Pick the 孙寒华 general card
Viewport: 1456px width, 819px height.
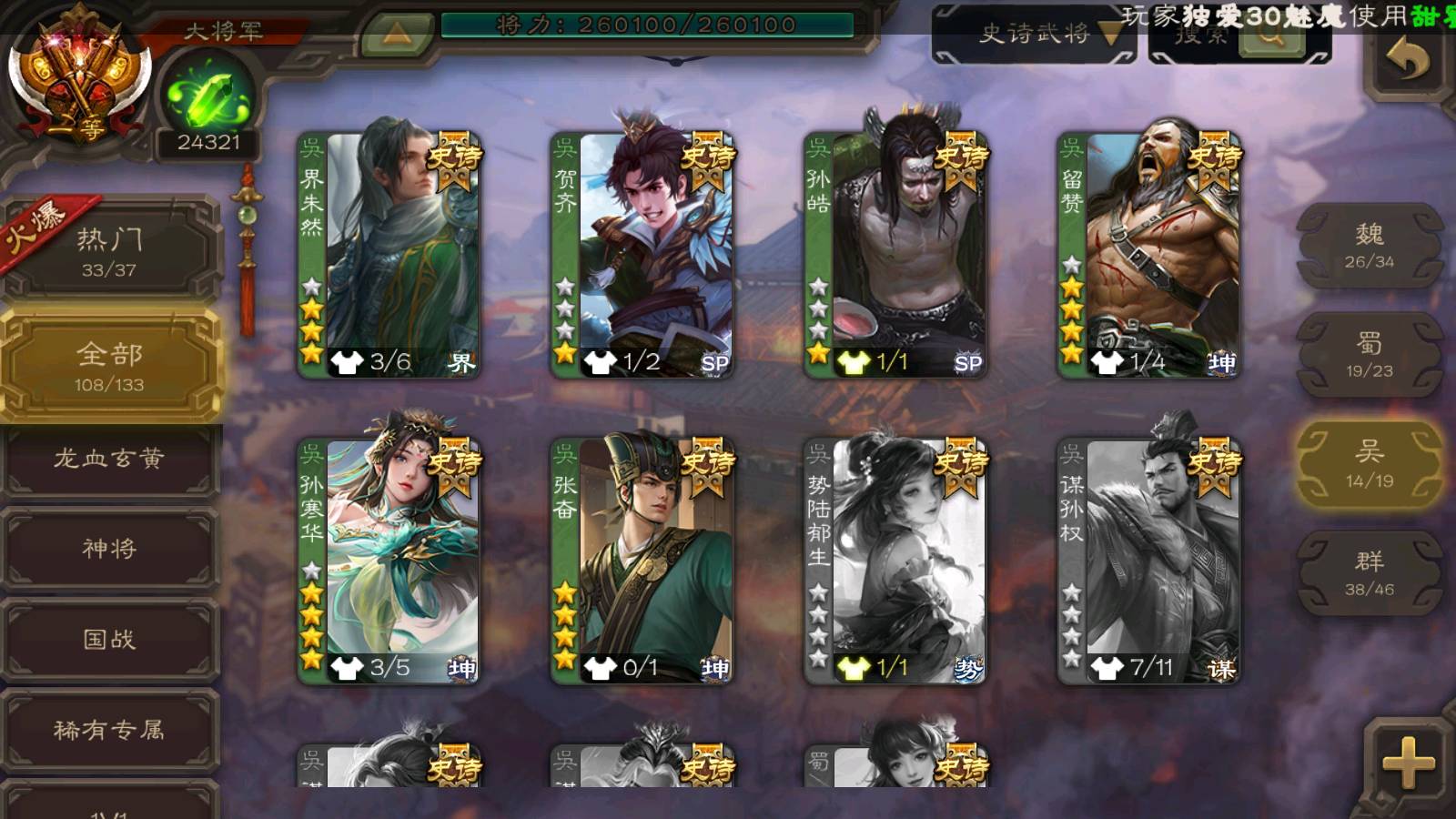[x=389, y=561]
